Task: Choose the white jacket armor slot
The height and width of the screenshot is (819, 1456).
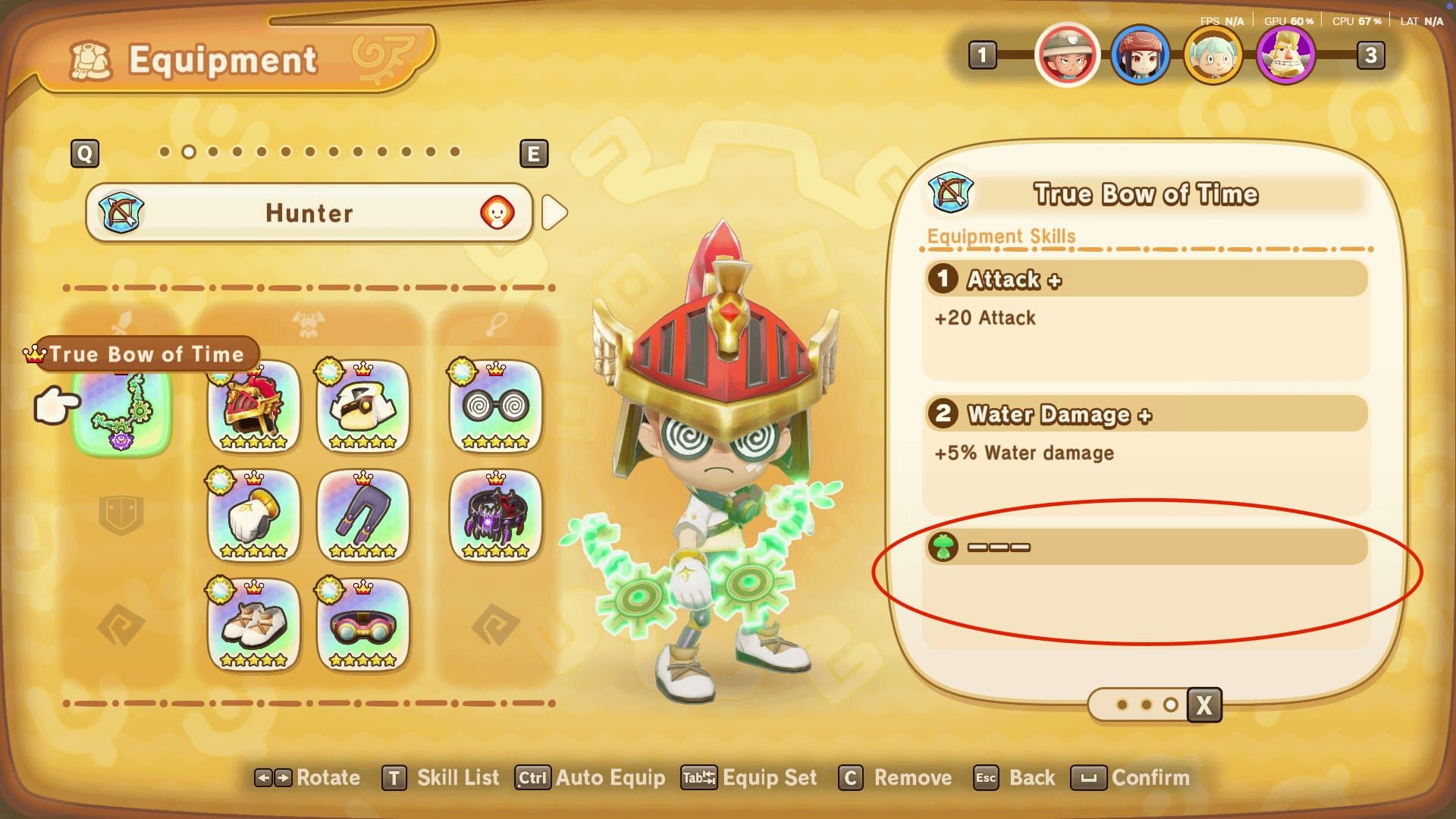Action: pyautogui.click(x=362, y=407)
